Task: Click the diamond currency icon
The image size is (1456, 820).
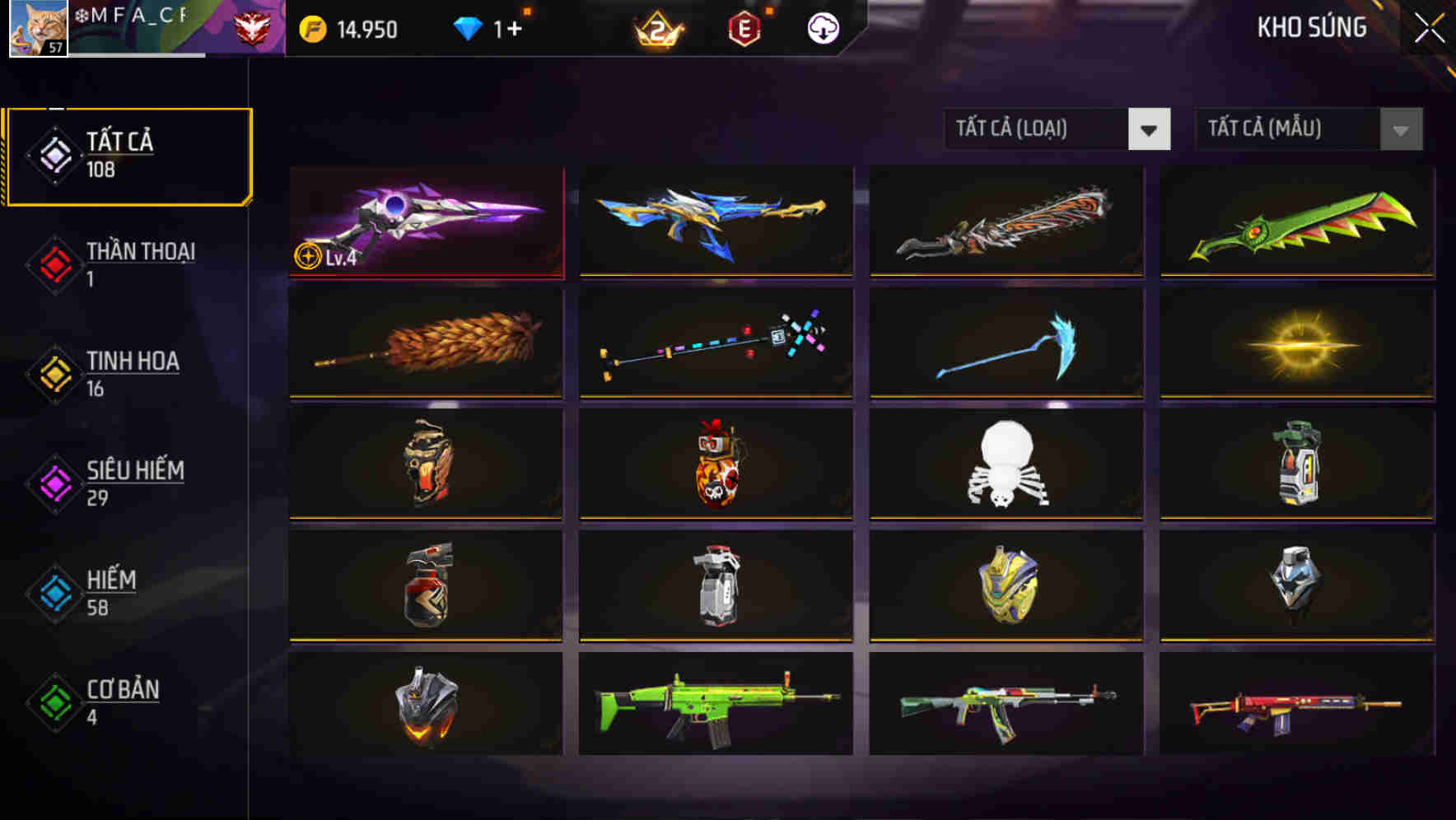Action: coord(469,27)
